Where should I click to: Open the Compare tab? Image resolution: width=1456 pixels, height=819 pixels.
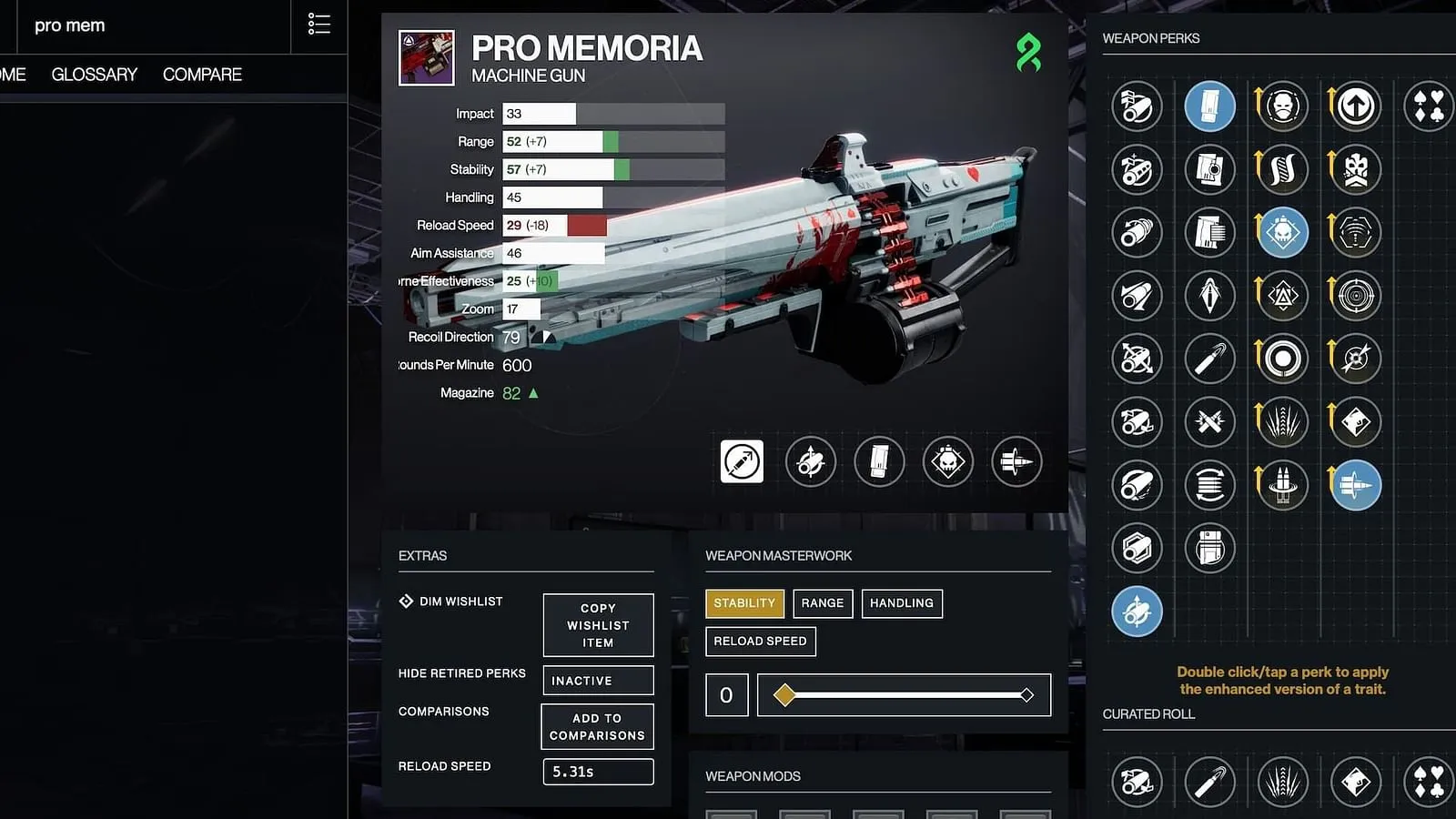[202, 75]
